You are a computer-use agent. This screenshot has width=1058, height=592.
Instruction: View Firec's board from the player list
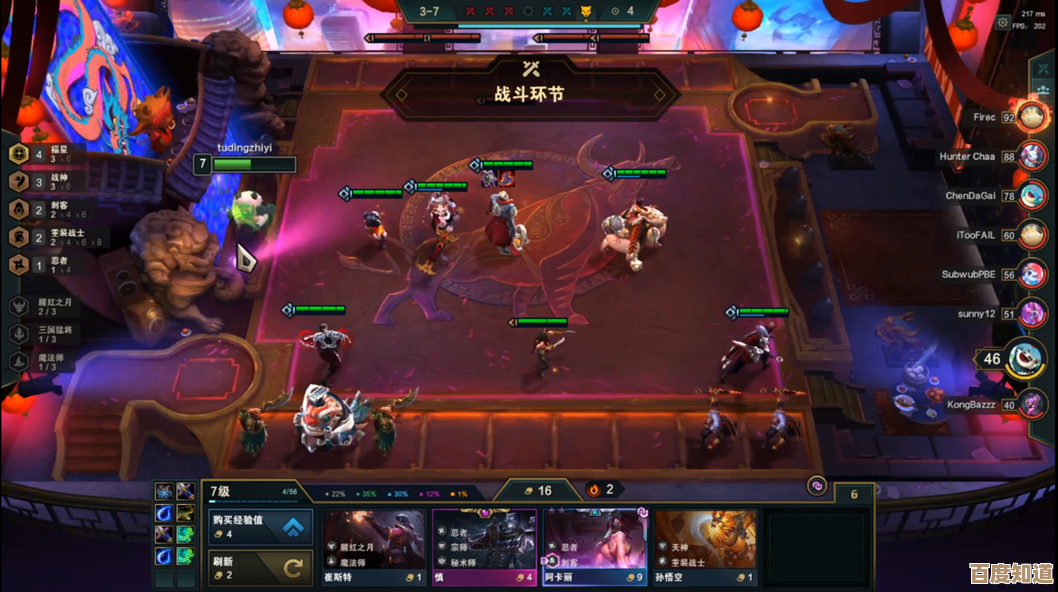(1031, 117)
